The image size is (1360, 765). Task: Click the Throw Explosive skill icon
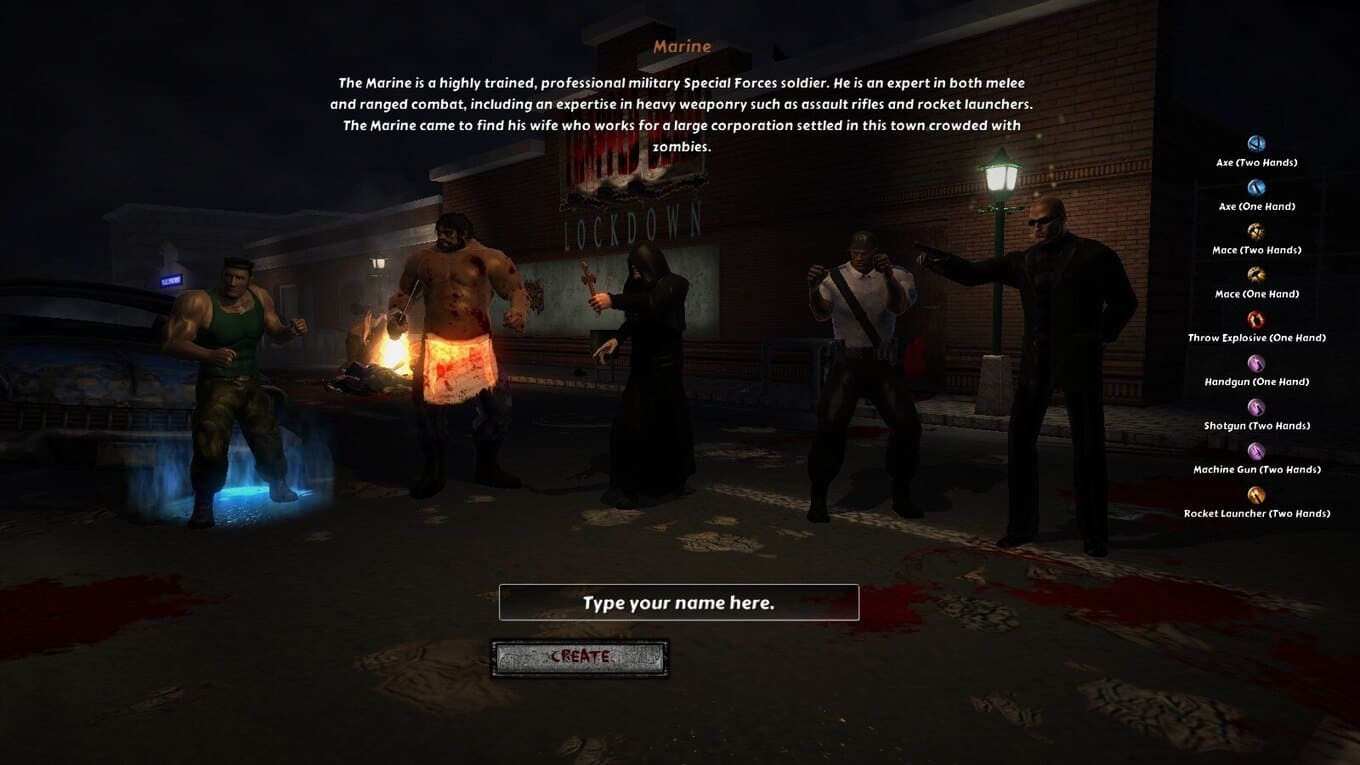pos(1256,319)
